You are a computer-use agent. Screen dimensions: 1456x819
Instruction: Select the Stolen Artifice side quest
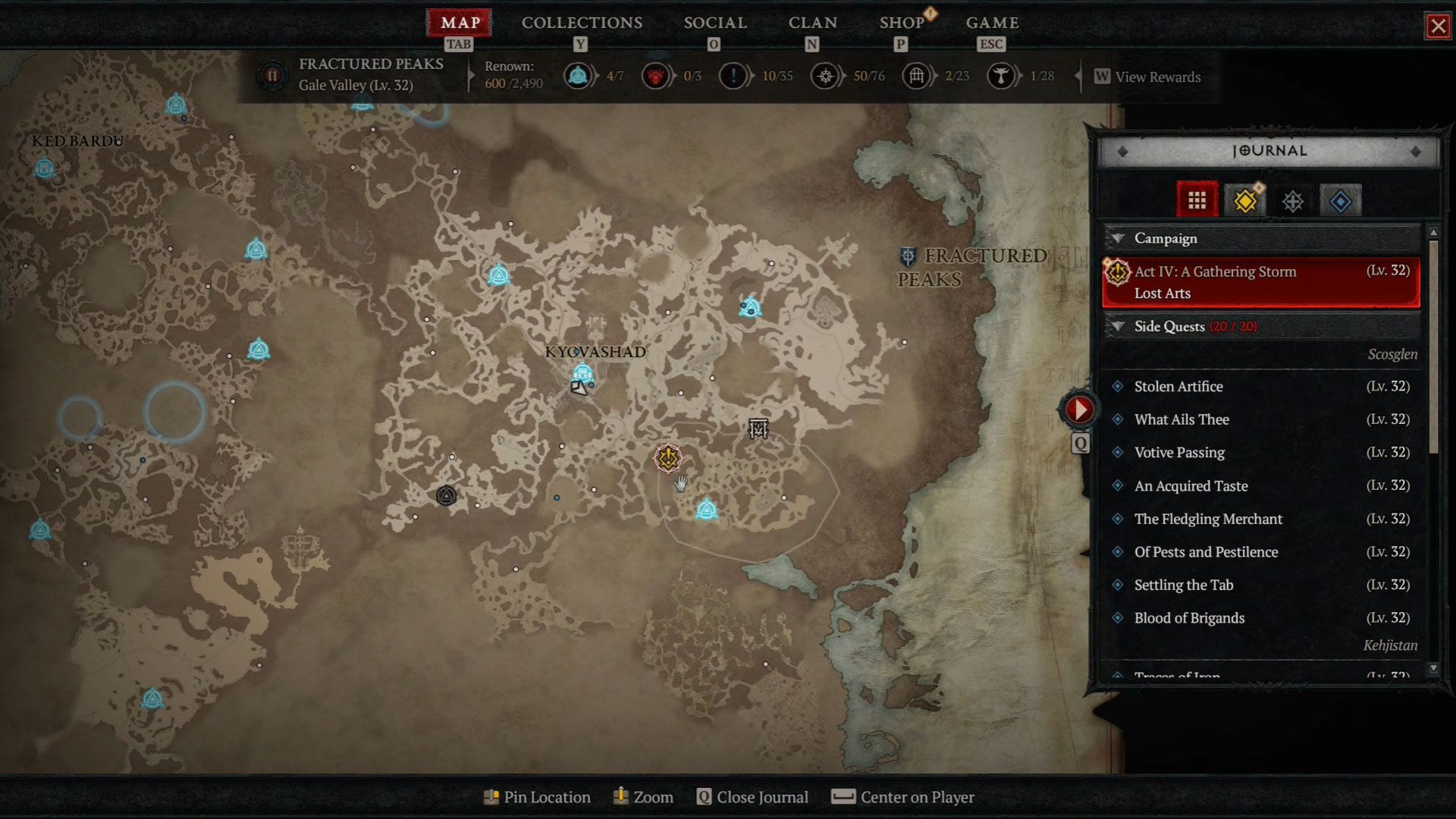[x=1178, y=386]
